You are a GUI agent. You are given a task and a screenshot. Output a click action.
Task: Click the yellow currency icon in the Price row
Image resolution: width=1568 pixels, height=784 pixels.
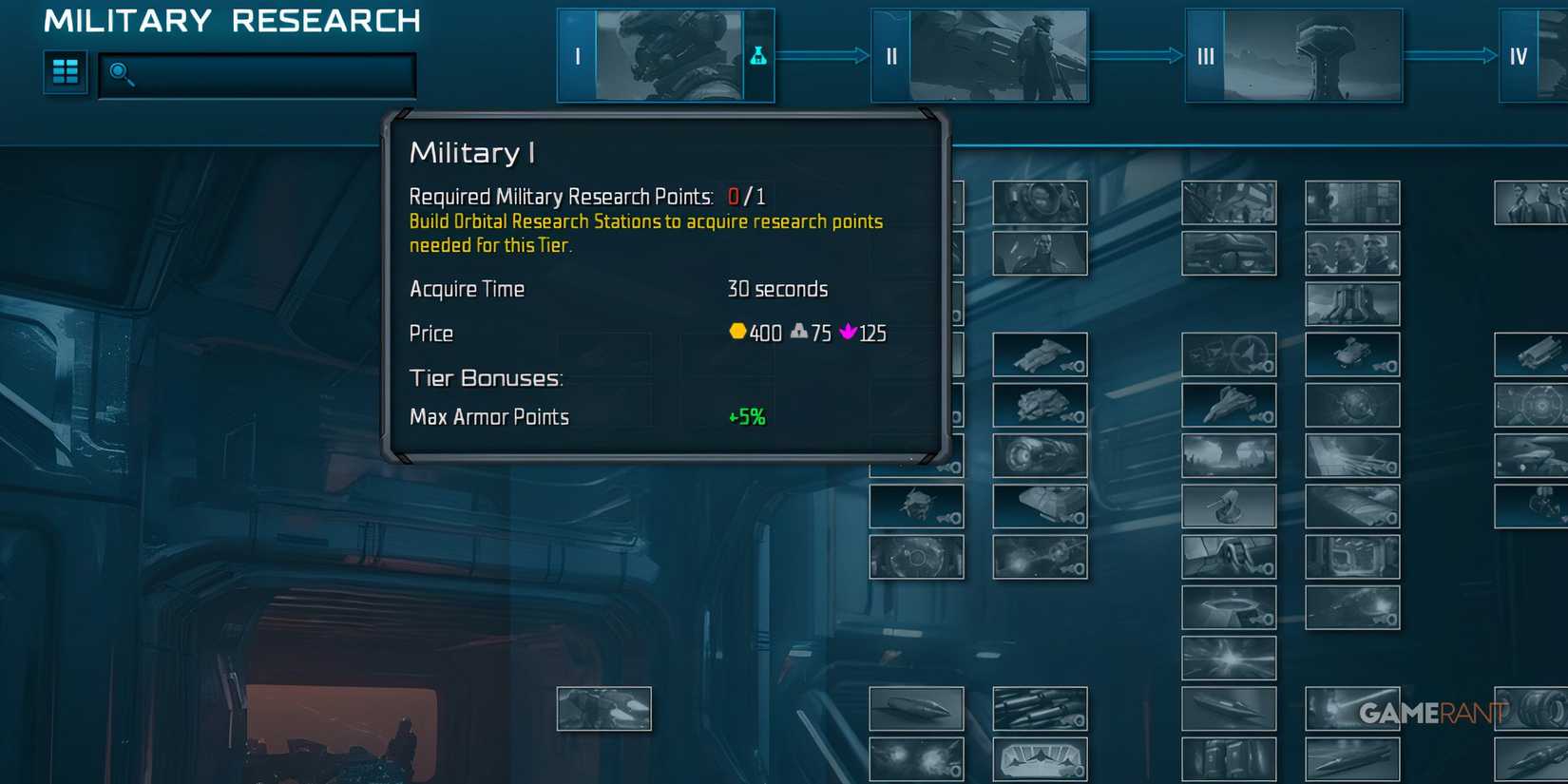pos(737,333)
